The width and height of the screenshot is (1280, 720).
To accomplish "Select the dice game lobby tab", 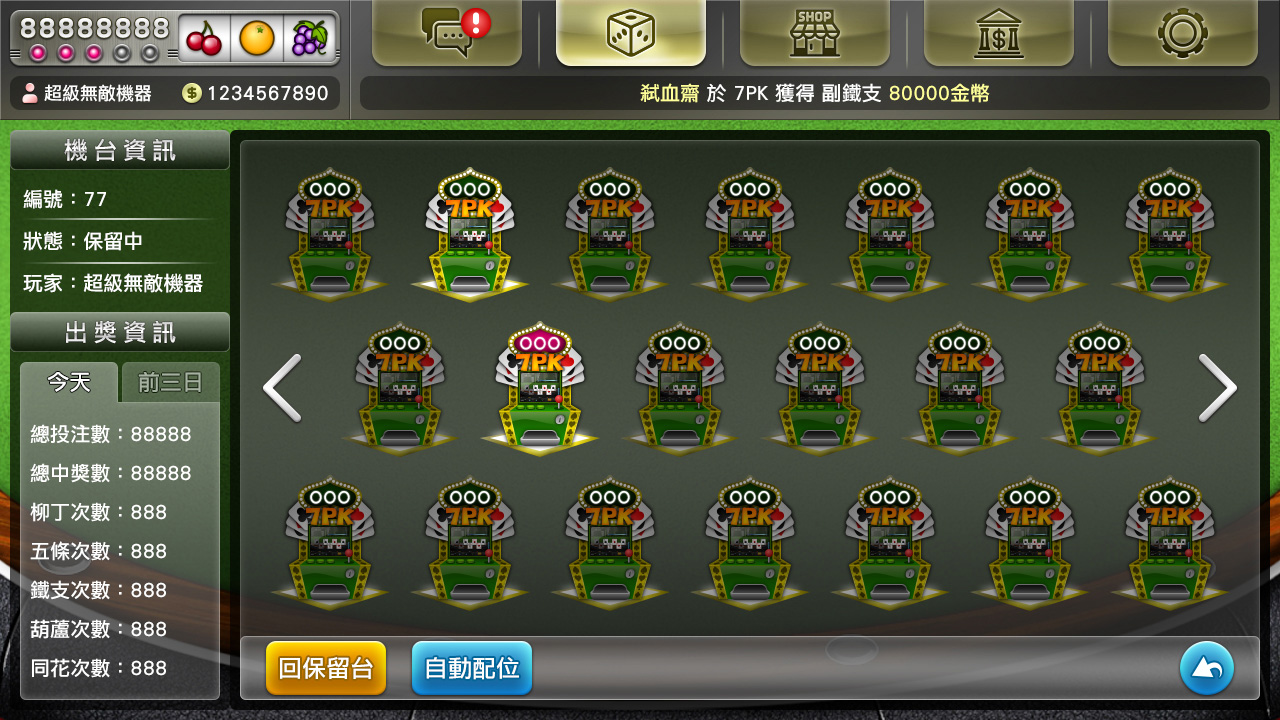I will click(x=631, y=33).
